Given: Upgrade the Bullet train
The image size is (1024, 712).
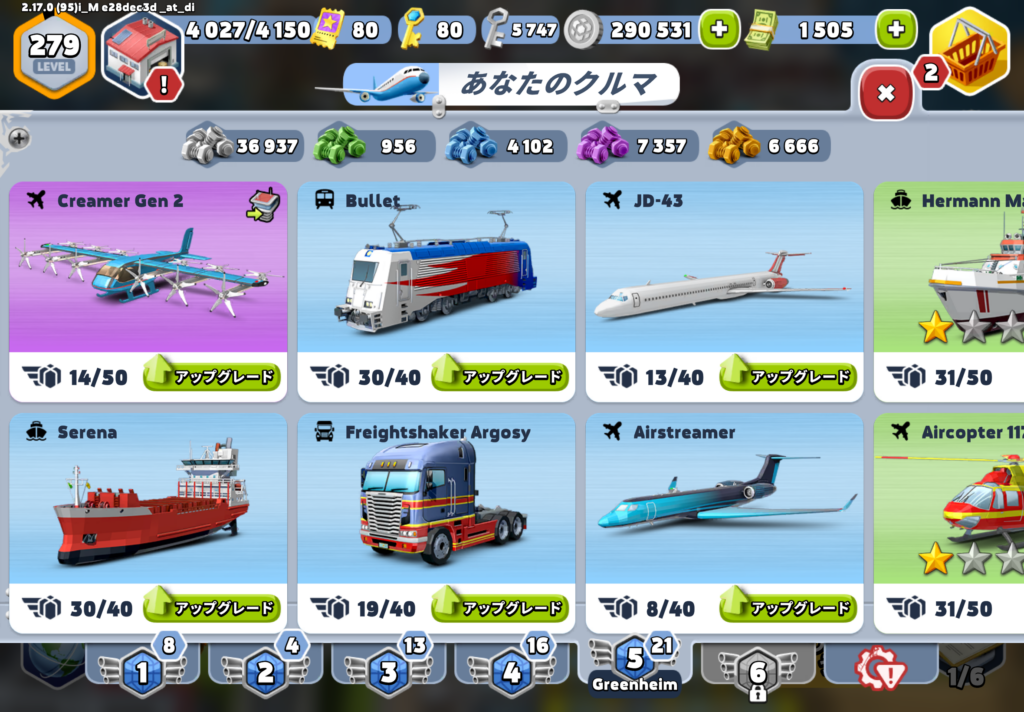Looking at the screenshot, I should tap(499, 376).
